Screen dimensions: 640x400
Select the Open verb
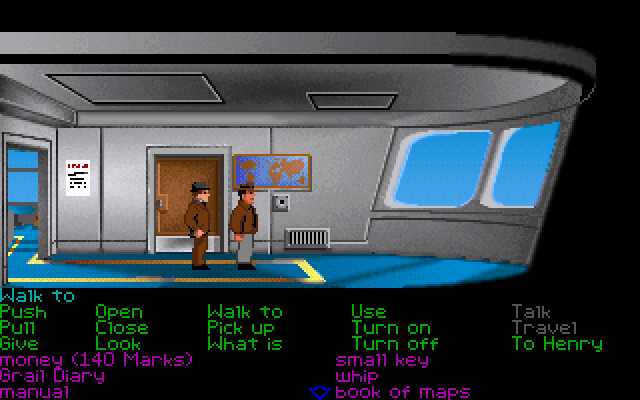(x=118, y=312)
